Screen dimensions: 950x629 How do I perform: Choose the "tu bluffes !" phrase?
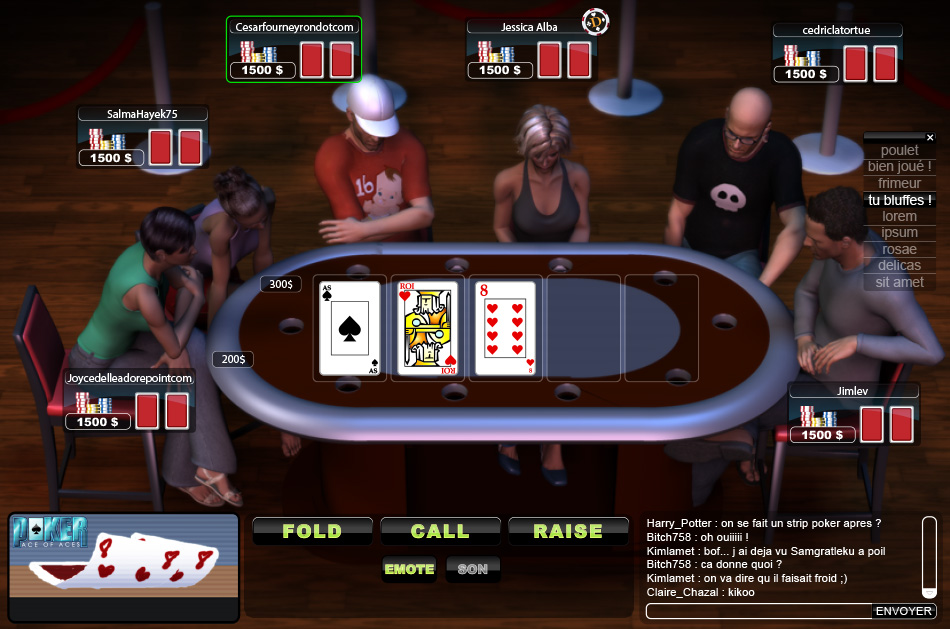click(900, 200)
